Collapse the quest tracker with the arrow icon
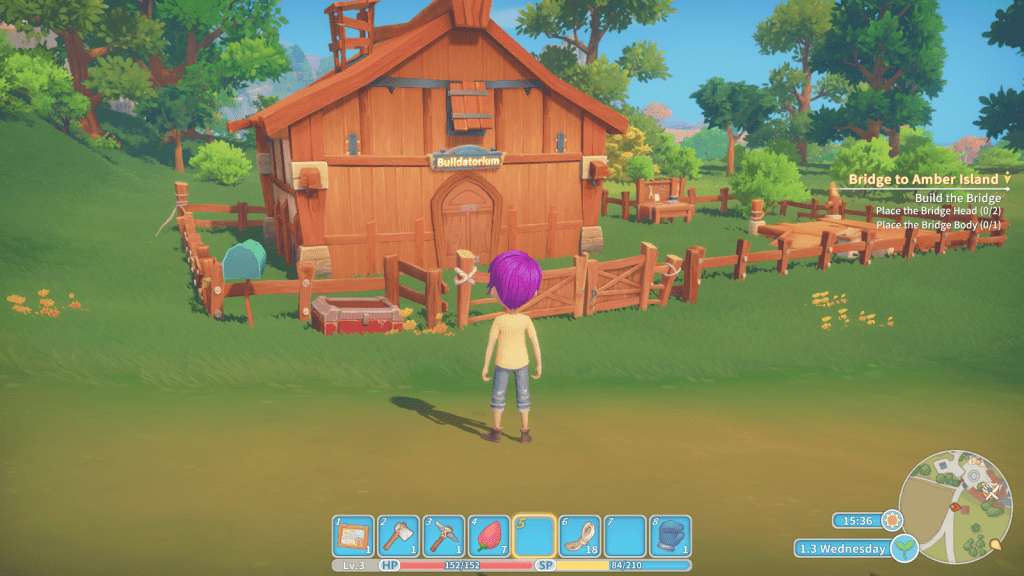Screen dimensions: 1024x576 click(x=1009, y=179)
